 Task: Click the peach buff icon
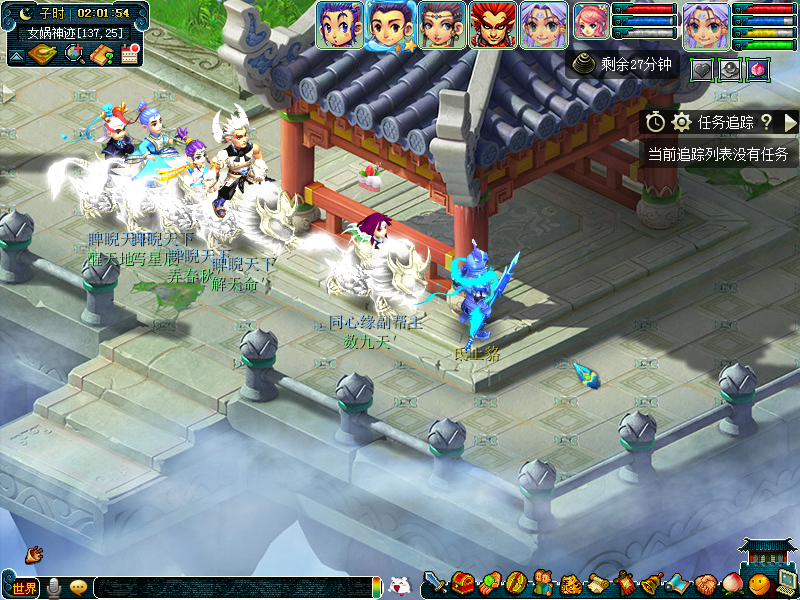pyautogui.click(x=758, y=68)
